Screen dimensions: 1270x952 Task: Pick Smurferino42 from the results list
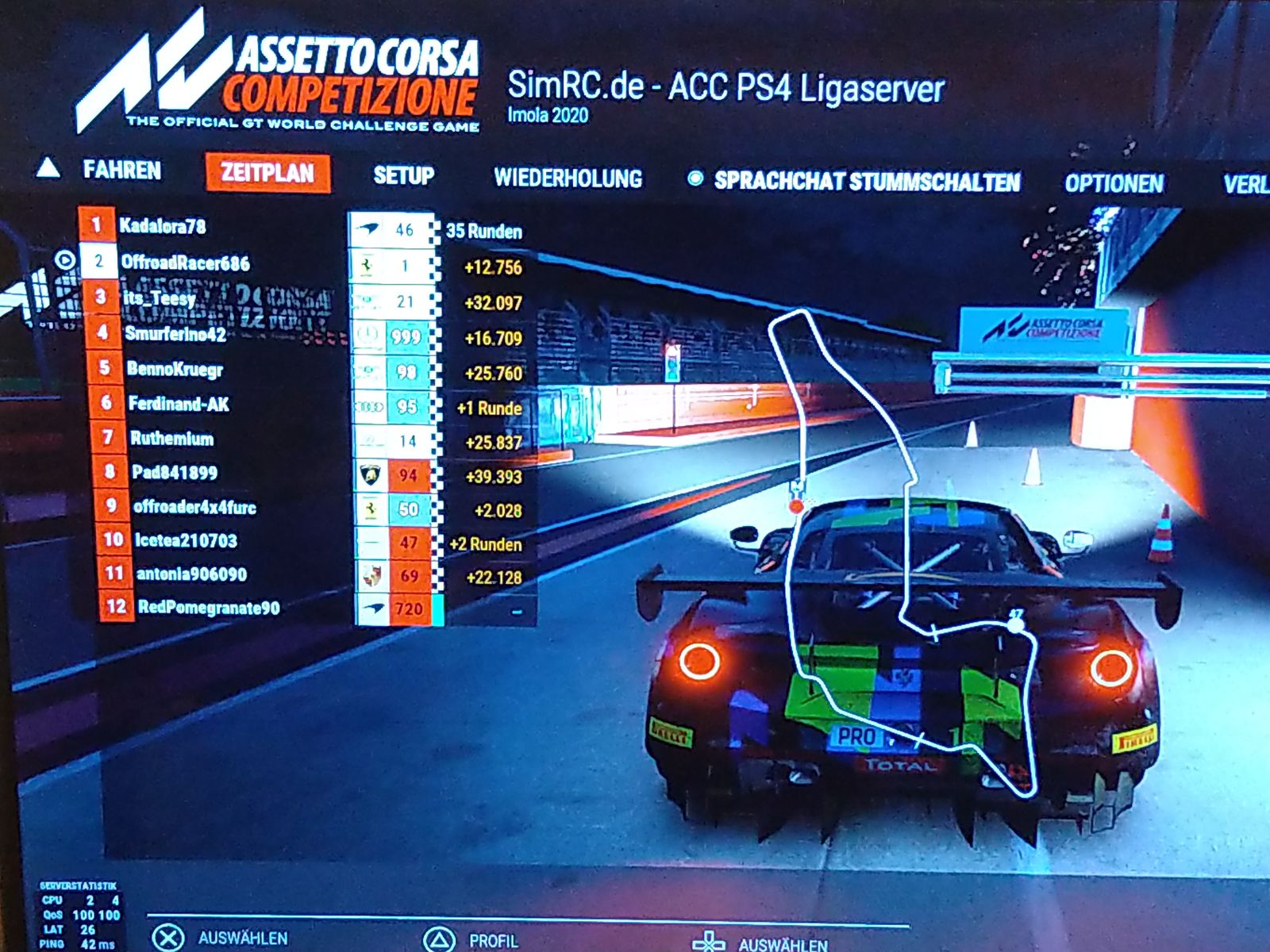tap(175, 334)
